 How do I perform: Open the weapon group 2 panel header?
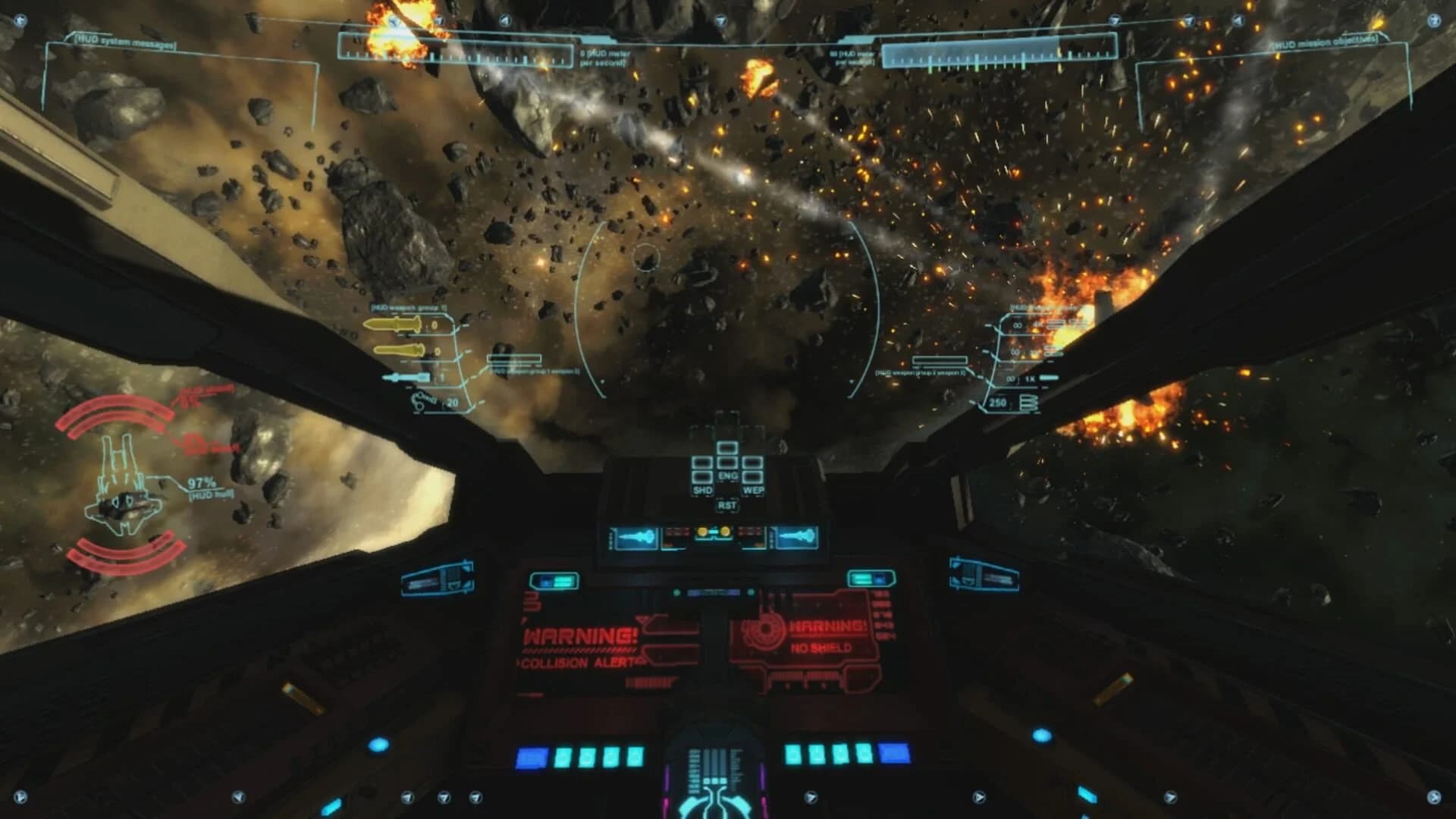click(x=1042, y=306)
